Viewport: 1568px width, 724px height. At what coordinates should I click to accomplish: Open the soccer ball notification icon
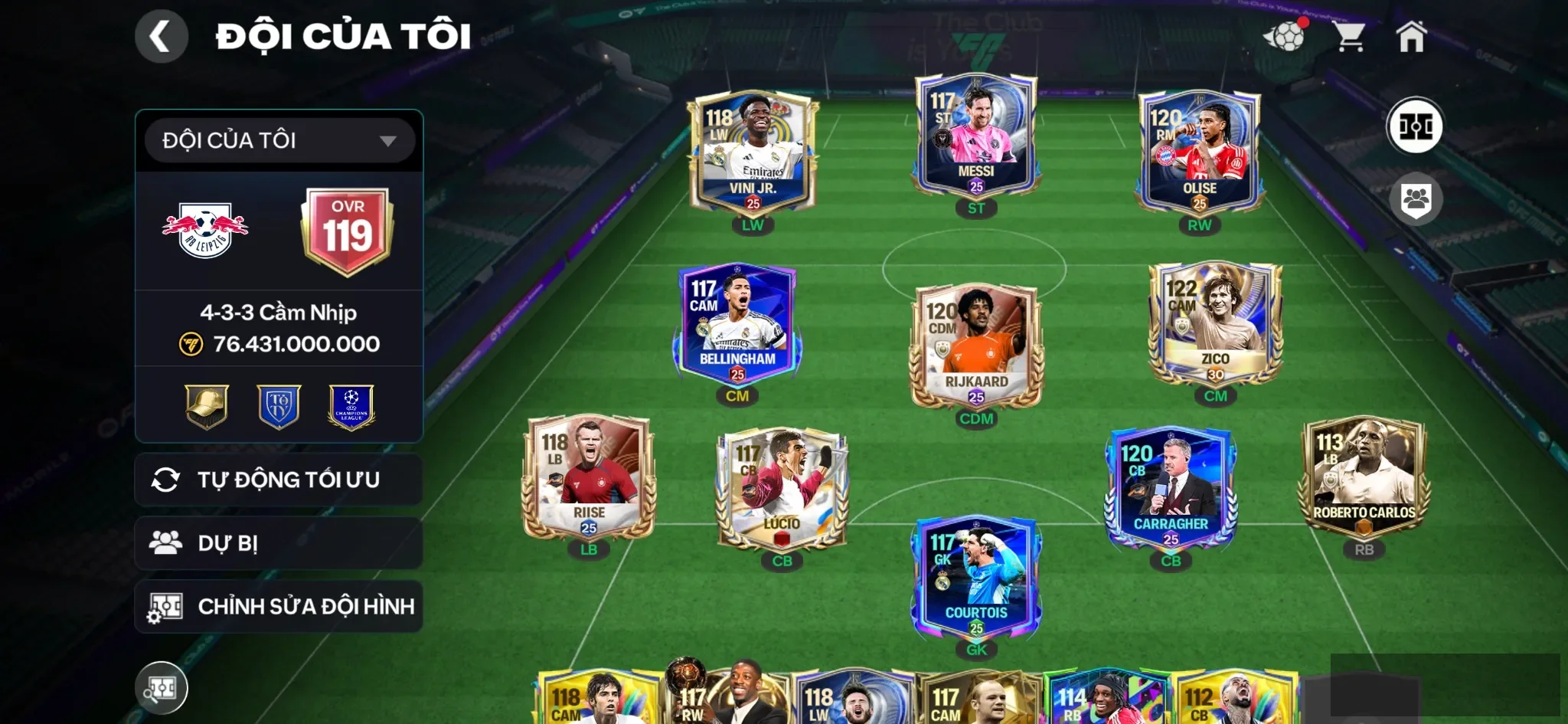point(1285,36)
